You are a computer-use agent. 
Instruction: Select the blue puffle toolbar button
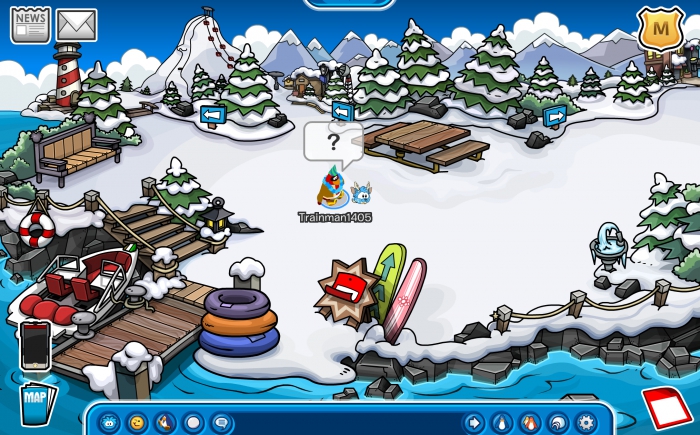click(x=108, y=423)
